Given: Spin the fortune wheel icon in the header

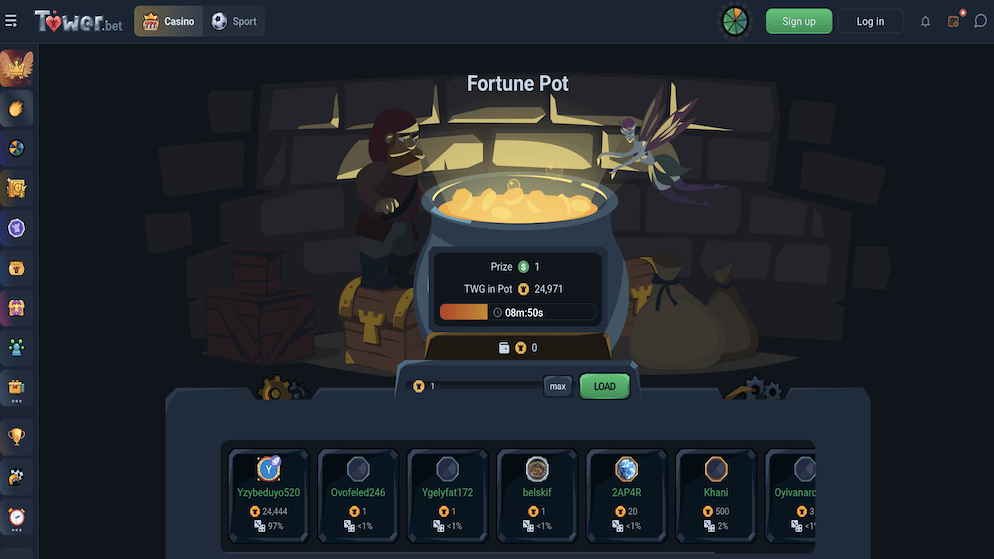Looking at the screenshot, I should (x=735, y=21).
